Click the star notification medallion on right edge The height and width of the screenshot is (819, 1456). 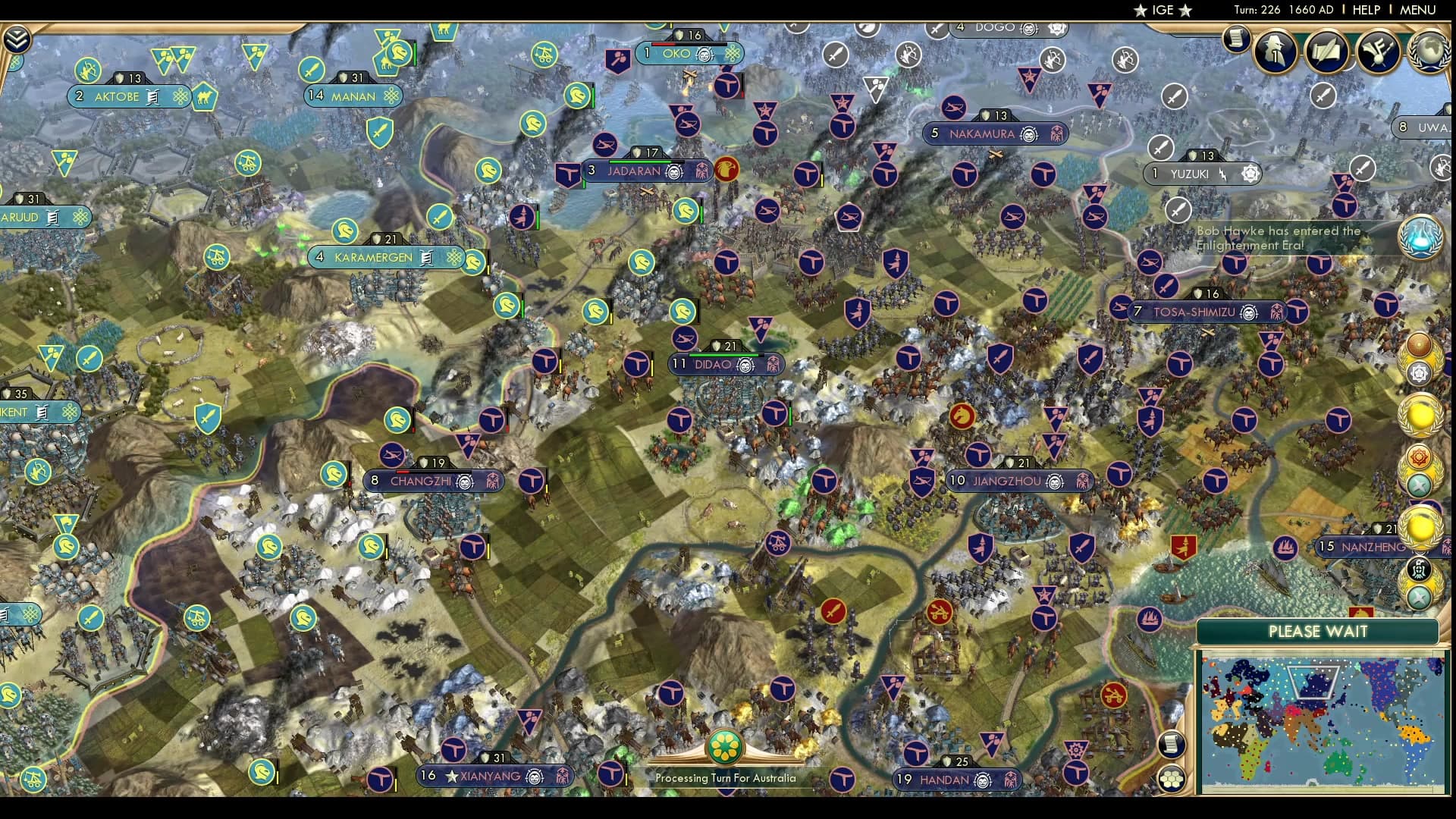(1419, 373)
